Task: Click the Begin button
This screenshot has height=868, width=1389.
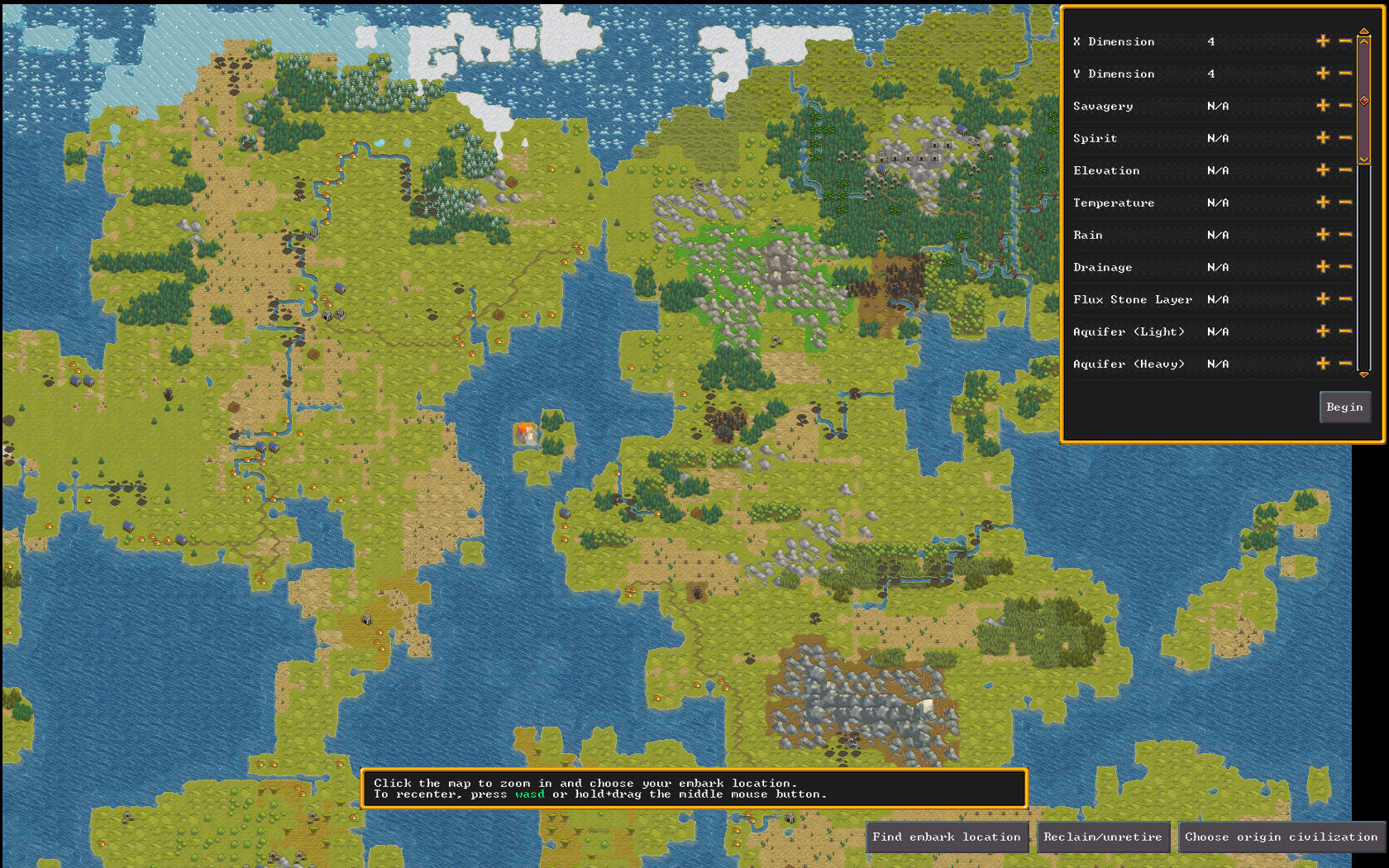Action: point(1344,407)
